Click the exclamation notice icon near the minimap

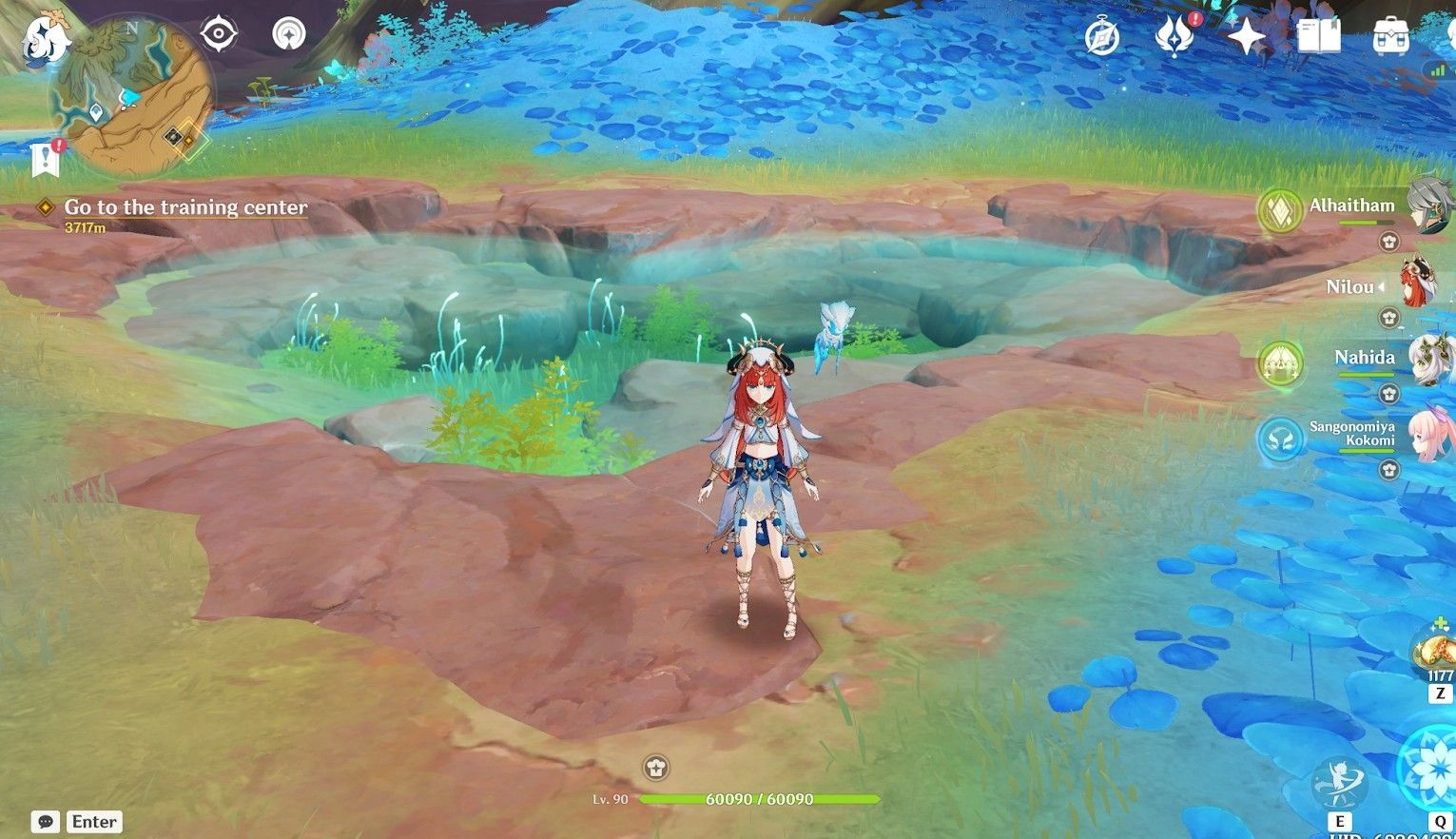(x=45, y=158)
